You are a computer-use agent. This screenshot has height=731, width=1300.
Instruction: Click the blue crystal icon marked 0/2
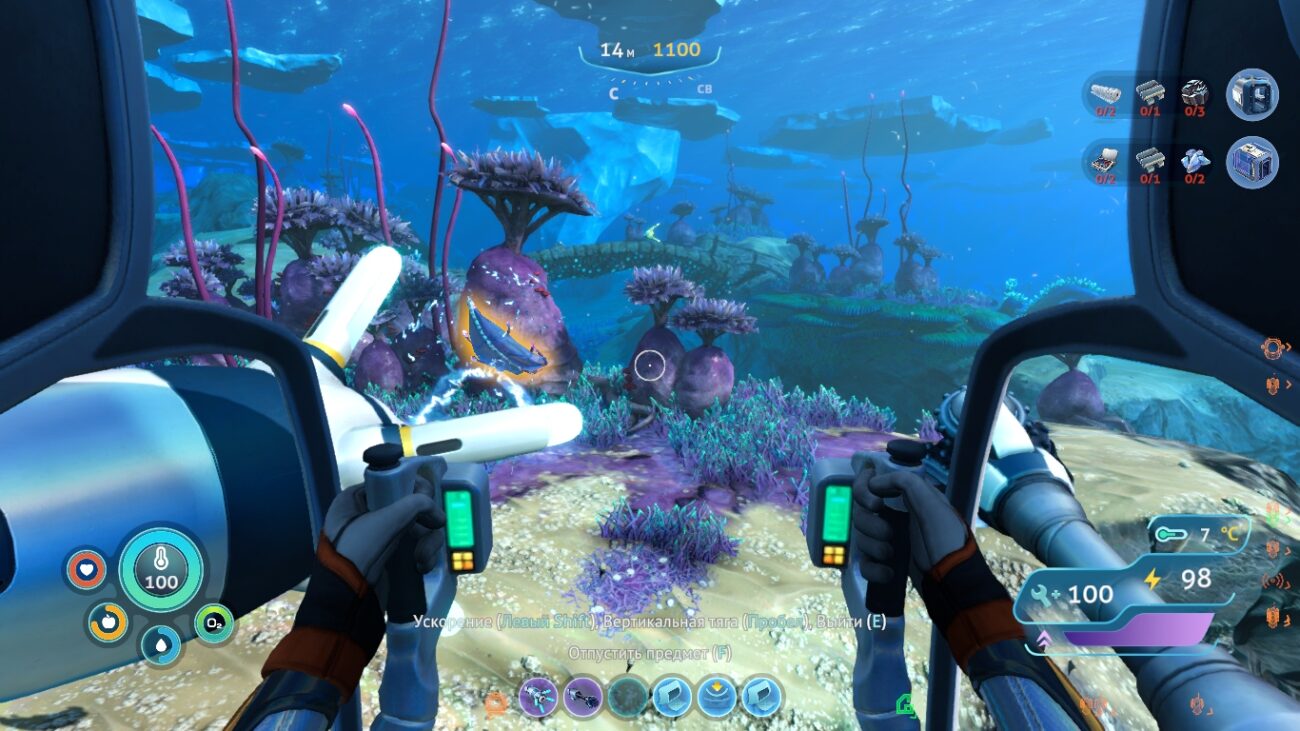[x=1196, y=162]
